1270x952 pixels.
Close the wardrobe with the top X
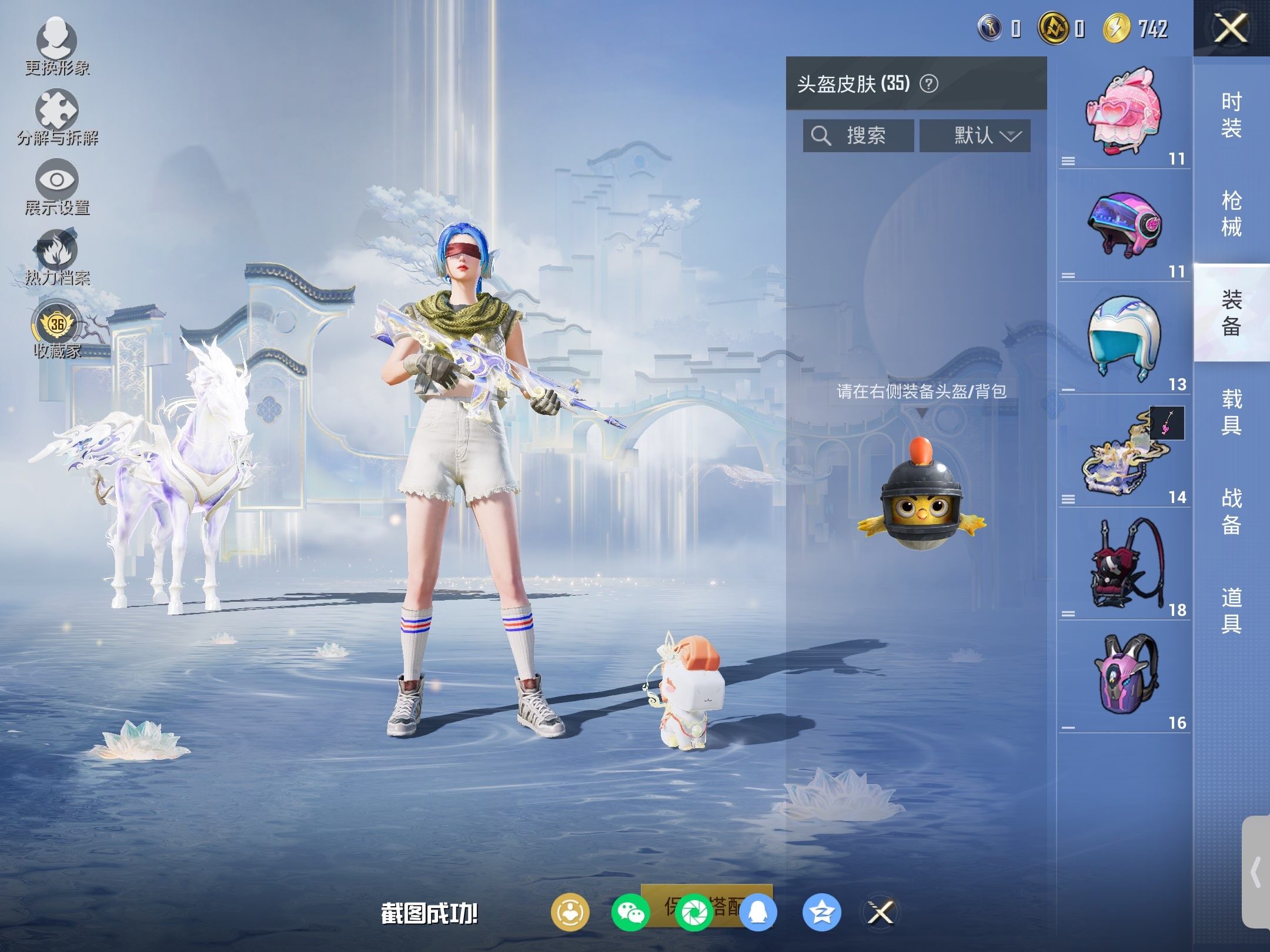1231,28
